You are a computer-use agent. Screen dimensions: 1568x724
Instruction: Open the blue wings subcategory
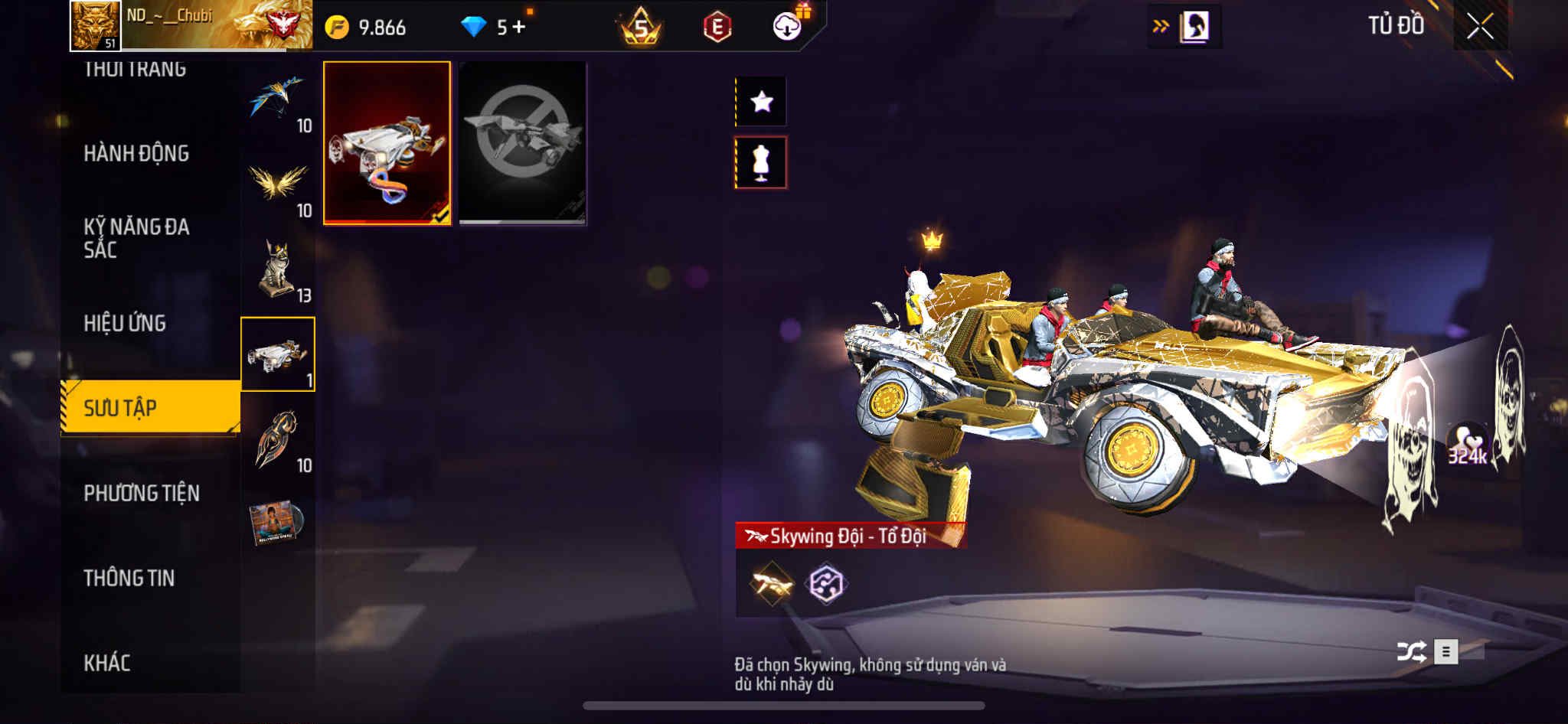[x=277, y=100]
